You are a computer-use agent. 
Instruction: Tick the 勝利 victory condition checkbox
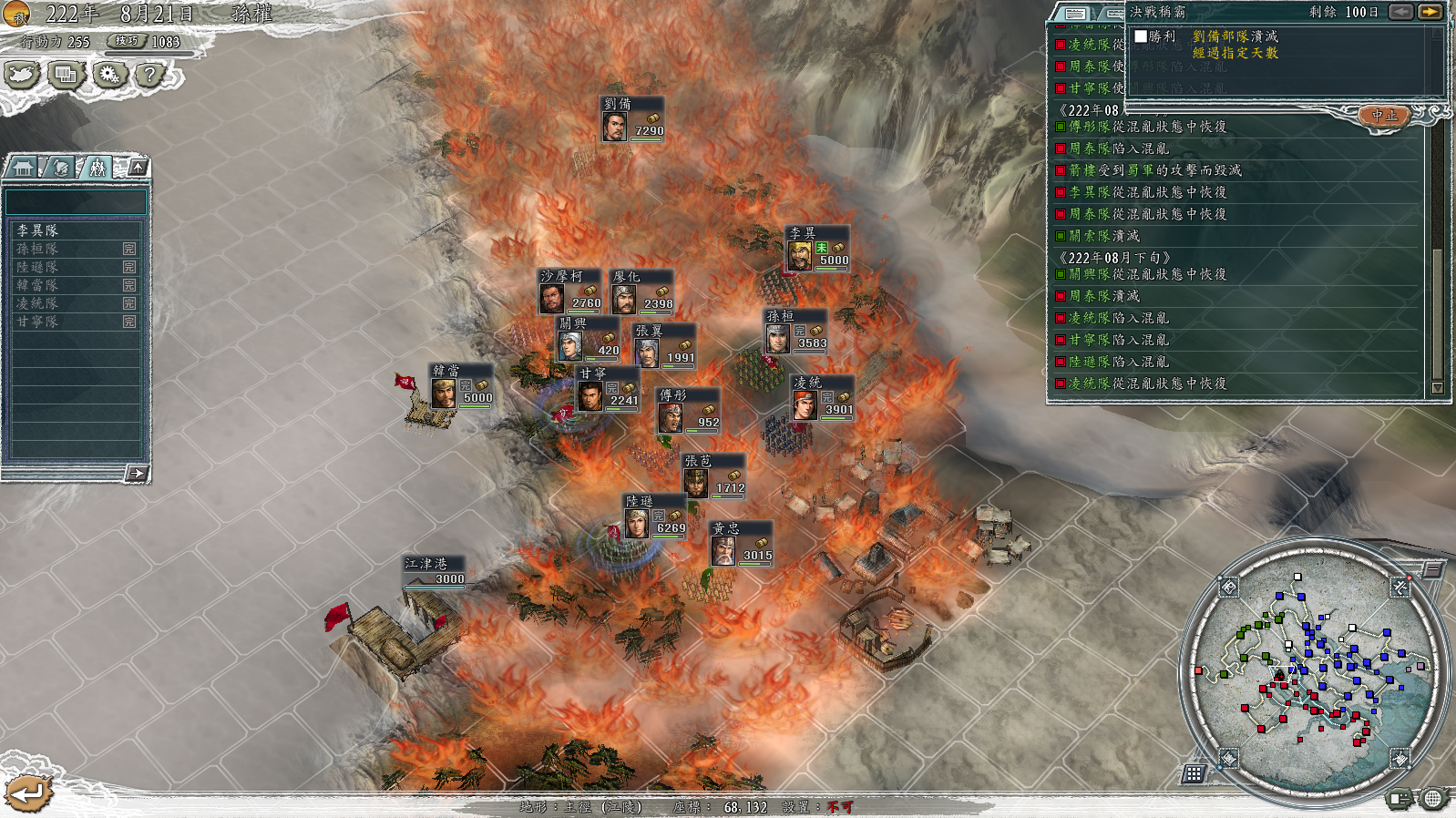(x=1140, y=36)
